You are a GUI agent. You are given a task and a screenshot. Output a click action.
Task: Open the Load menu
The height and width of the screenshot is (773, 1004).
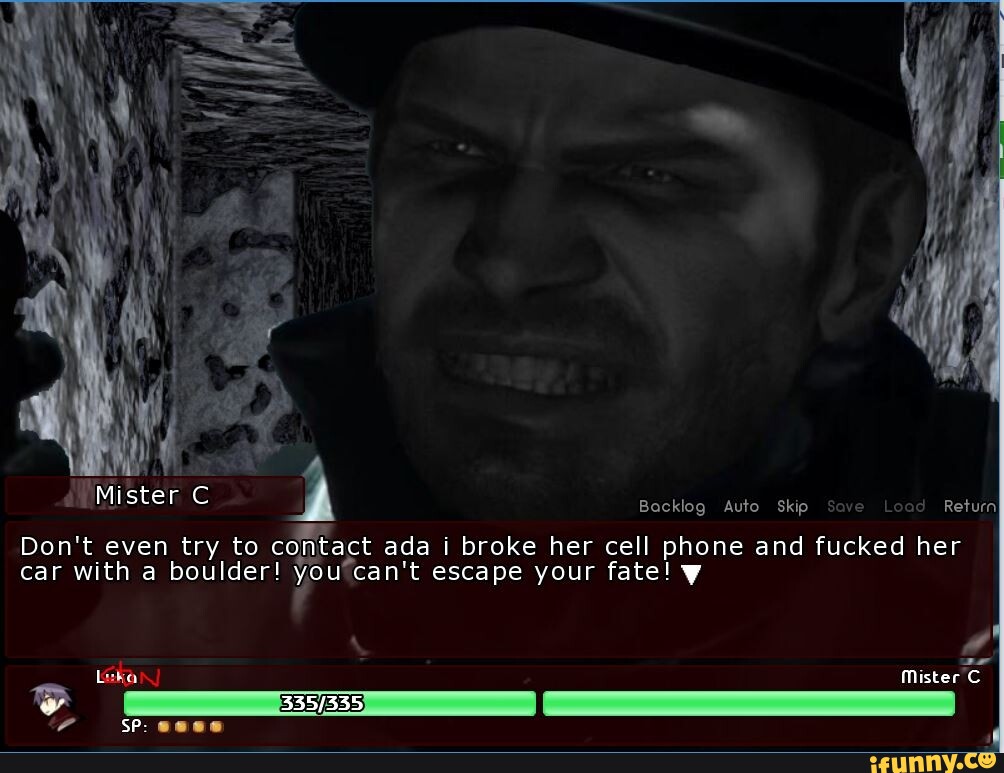904,507
